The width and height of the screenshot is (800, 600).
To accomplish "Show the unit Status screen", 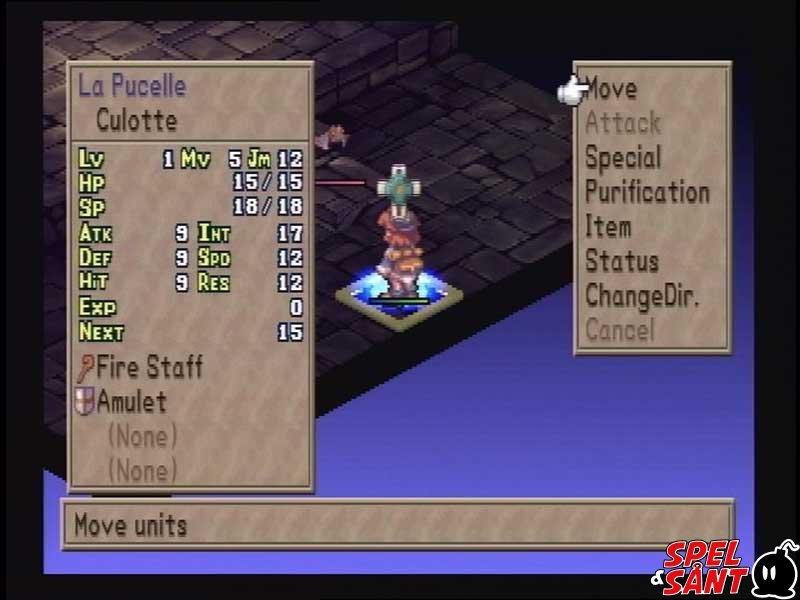I will coord(621,262).
